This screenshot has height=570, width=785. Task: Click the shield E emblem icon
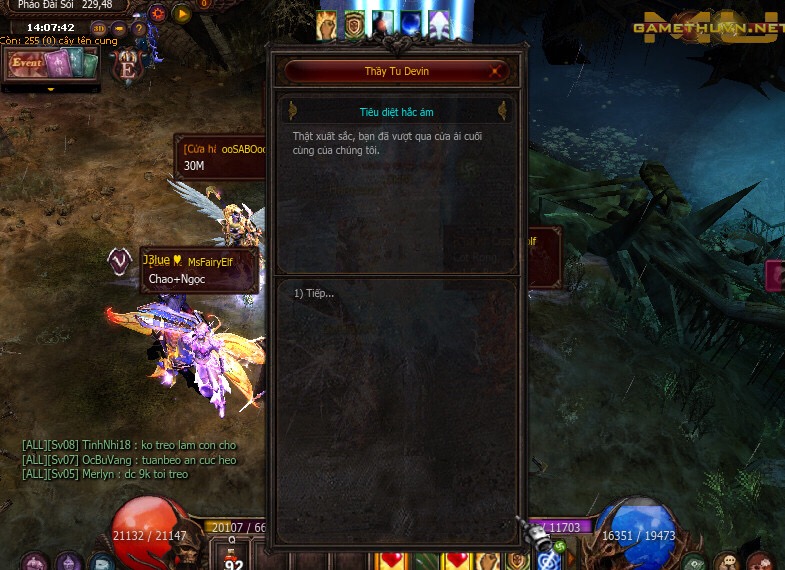128,66
